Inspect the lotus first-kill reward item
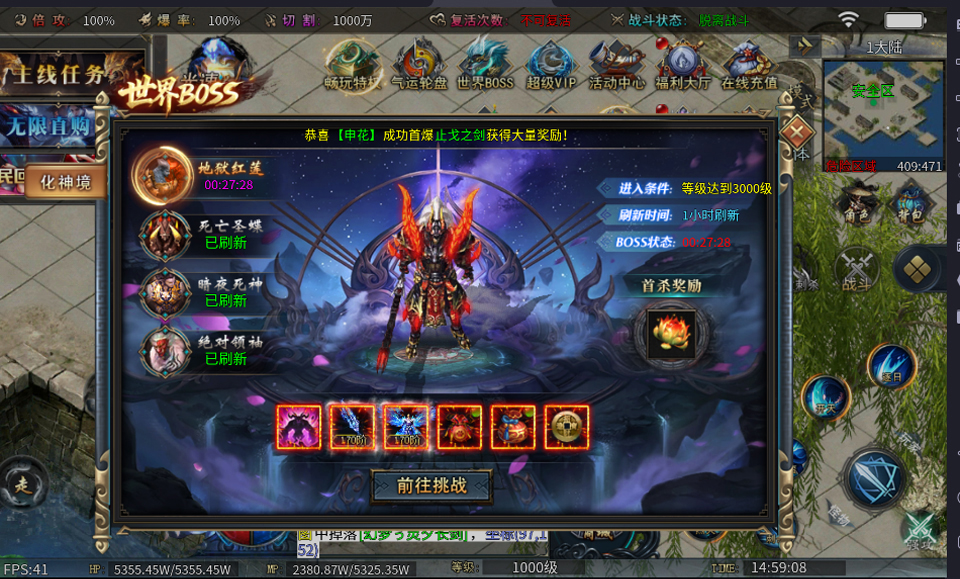 coord(671,334)
